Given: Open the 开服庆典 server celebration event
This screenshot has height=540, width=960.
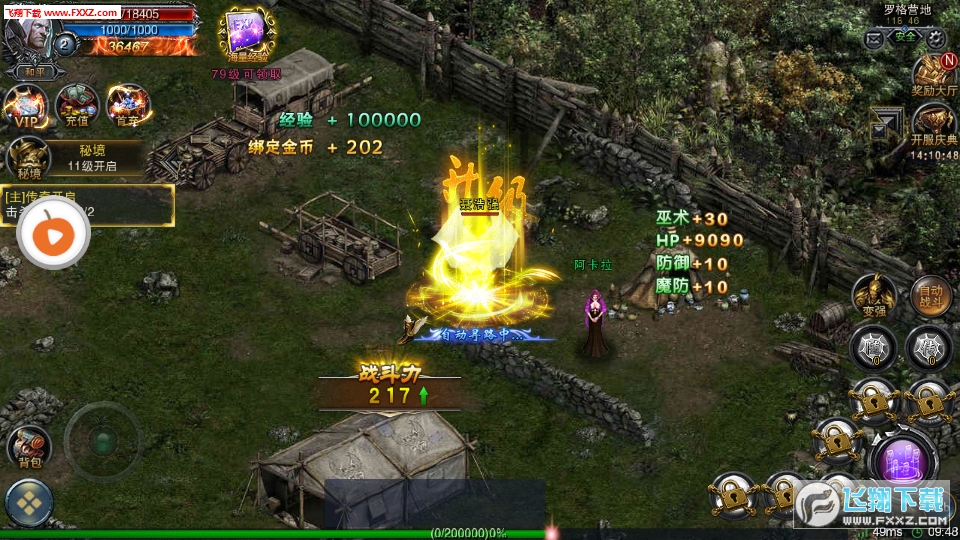Looking at the screenshot, I should (x=934, y=126).
